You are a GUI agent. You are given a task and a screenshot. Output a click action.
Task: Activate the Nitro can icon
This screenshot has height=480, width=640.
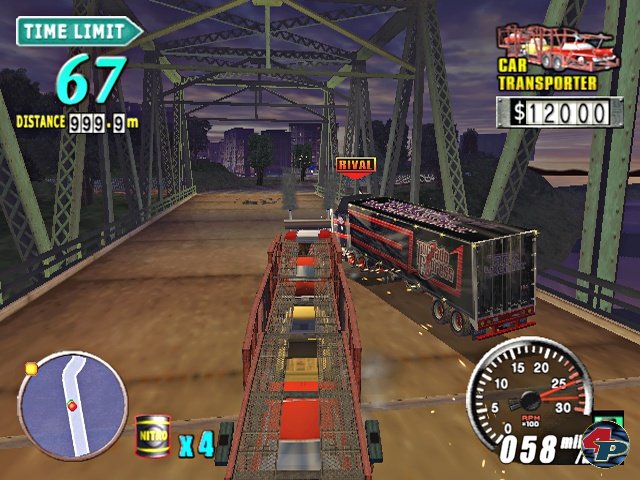point(152,436)
